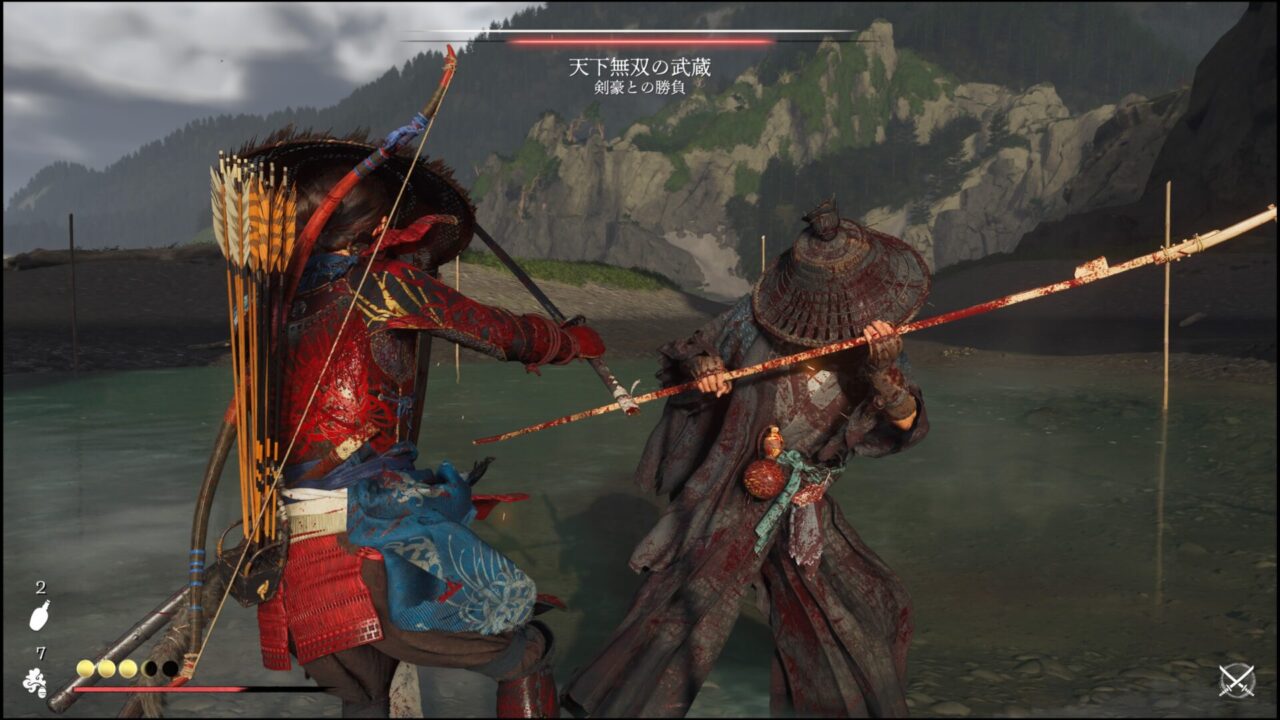Select the item icon with count 7

click(35, 682)
